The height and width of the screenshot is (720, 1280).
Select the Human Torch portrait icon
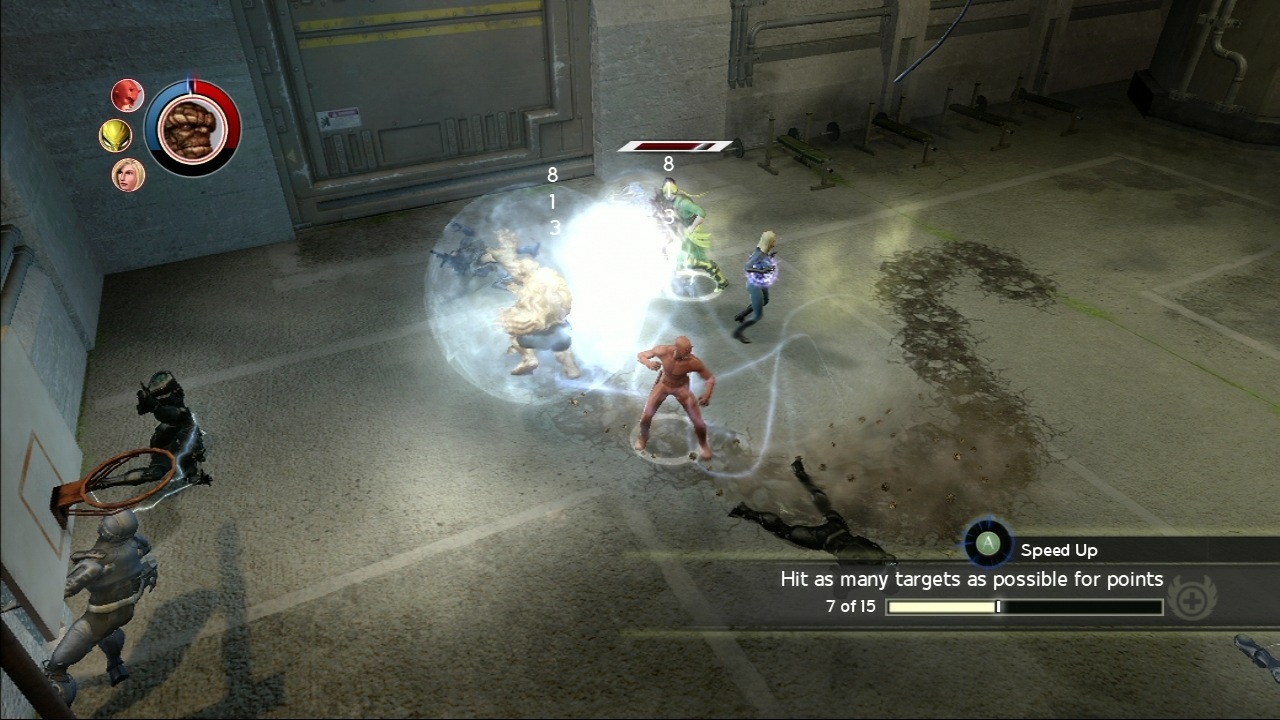coord(129,95)
